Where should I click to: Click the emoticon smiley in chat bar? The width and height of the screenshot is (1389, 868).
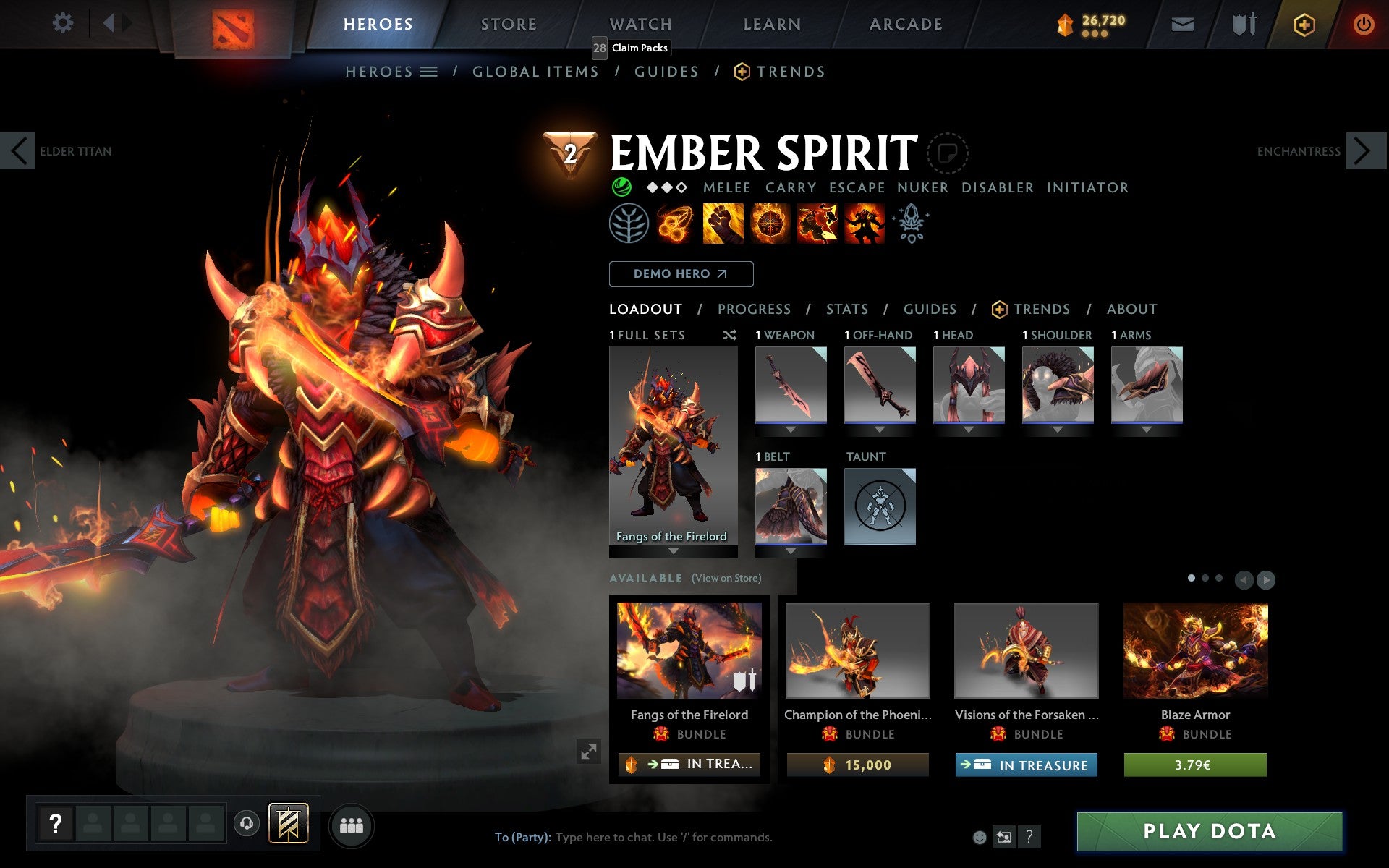981,837
